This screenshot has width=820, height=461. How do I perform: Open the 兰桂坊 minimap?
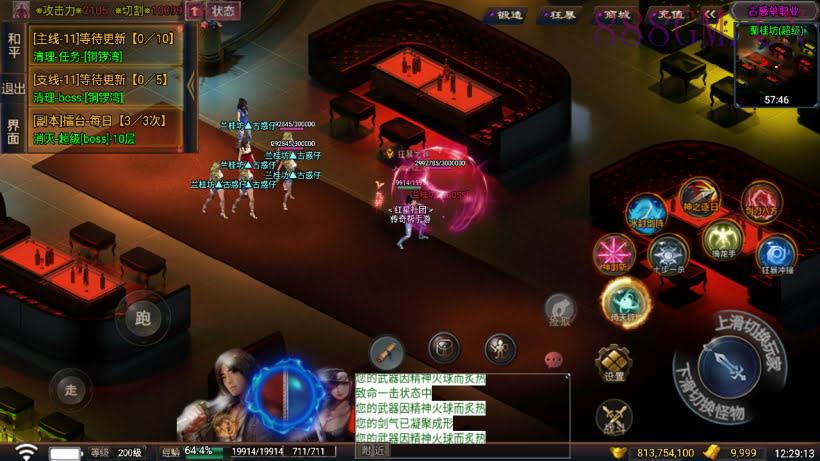[x=776, y=63]
